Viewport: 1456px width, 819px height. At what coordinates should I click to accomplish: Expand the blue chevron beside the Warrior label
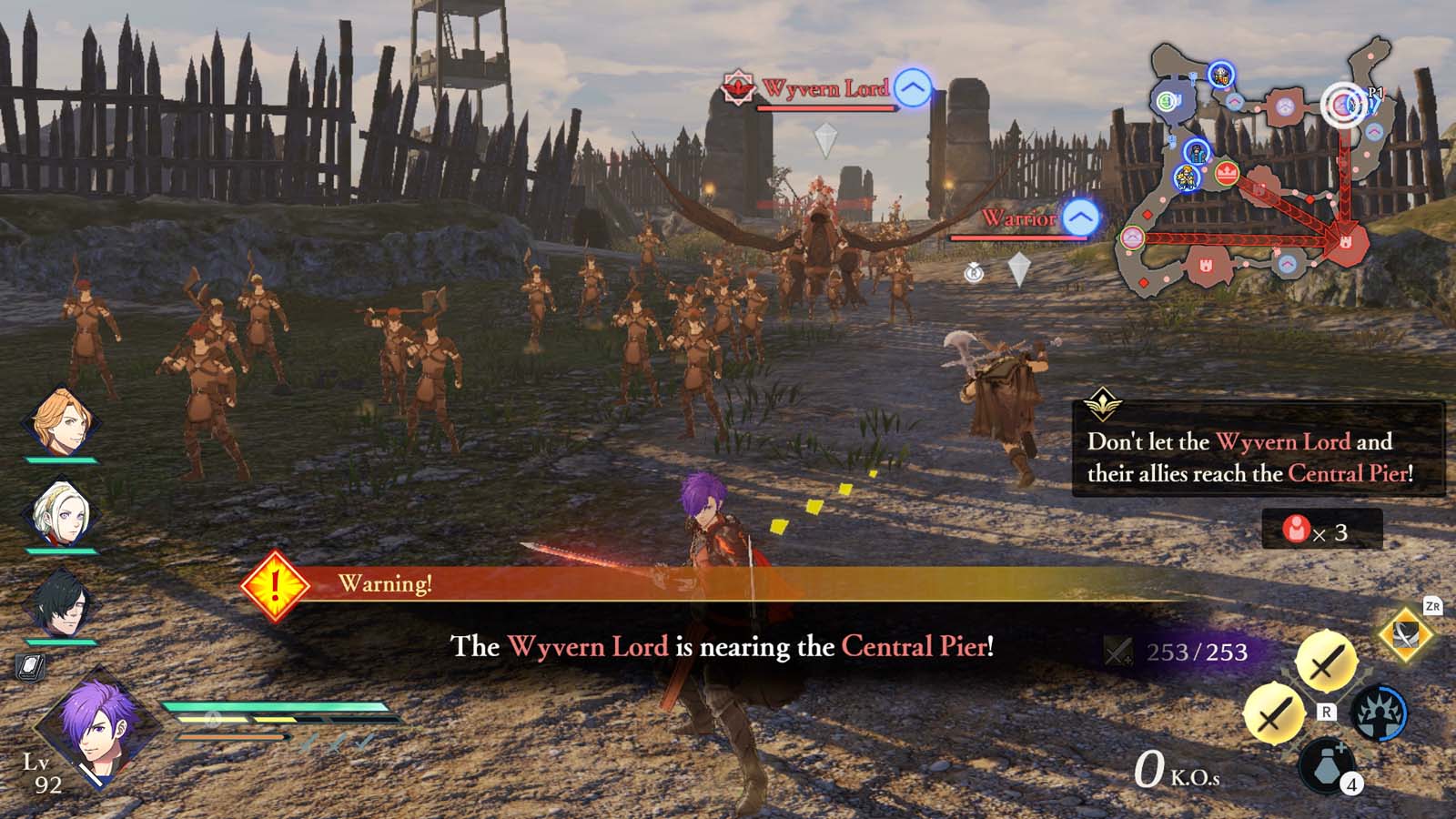pos(1078,217)
